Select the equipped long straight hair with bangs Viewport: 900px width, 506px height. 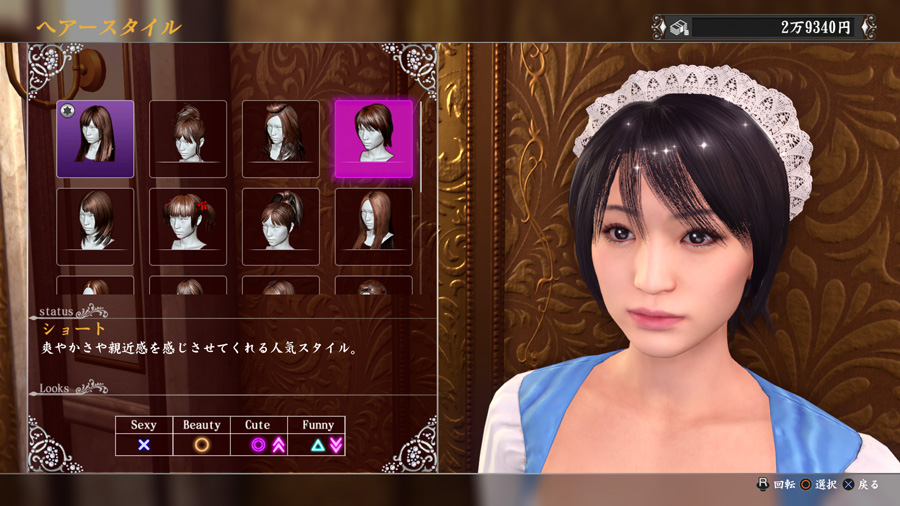(95, 138)
